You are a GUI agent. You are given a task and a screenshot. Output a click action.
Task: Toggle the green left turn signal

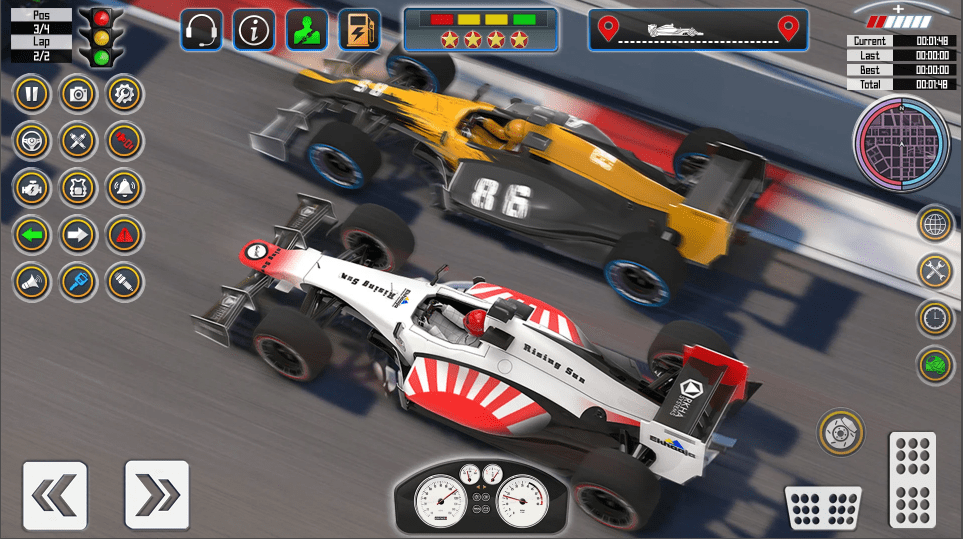coord(32,235)
